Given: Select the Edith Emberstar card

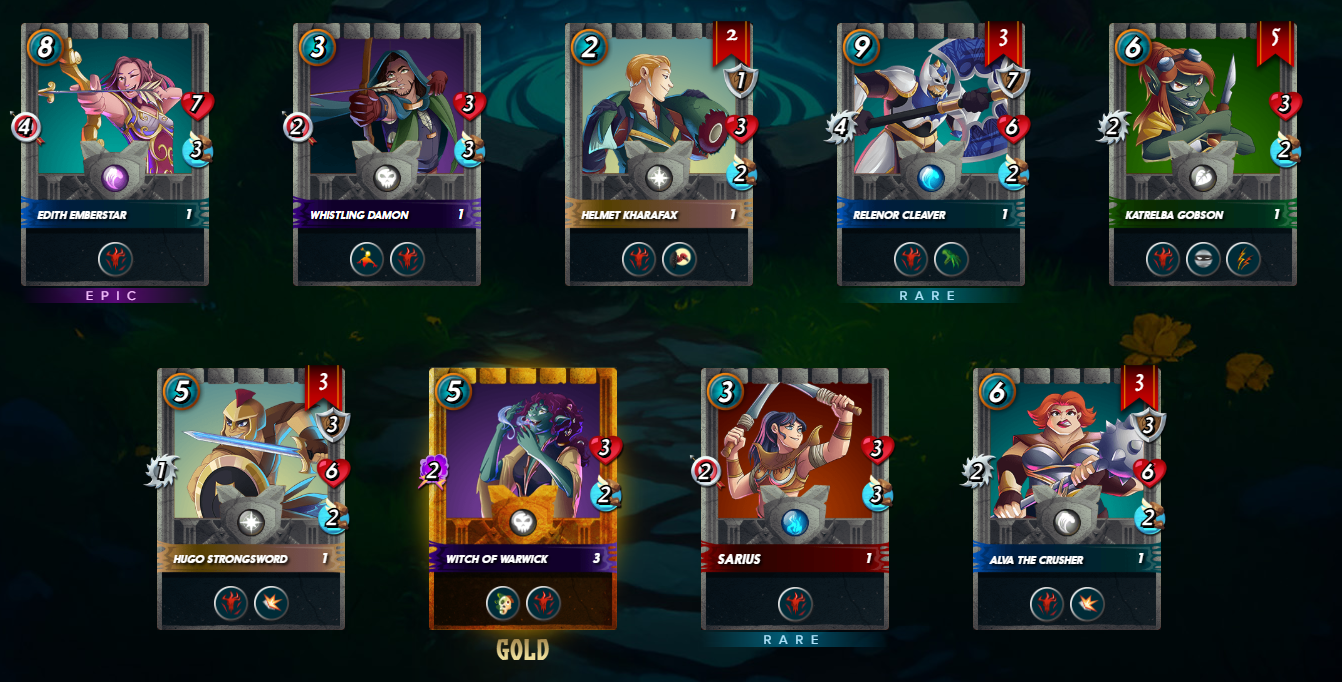Looking at the screenshot, I should click(115, 155).
